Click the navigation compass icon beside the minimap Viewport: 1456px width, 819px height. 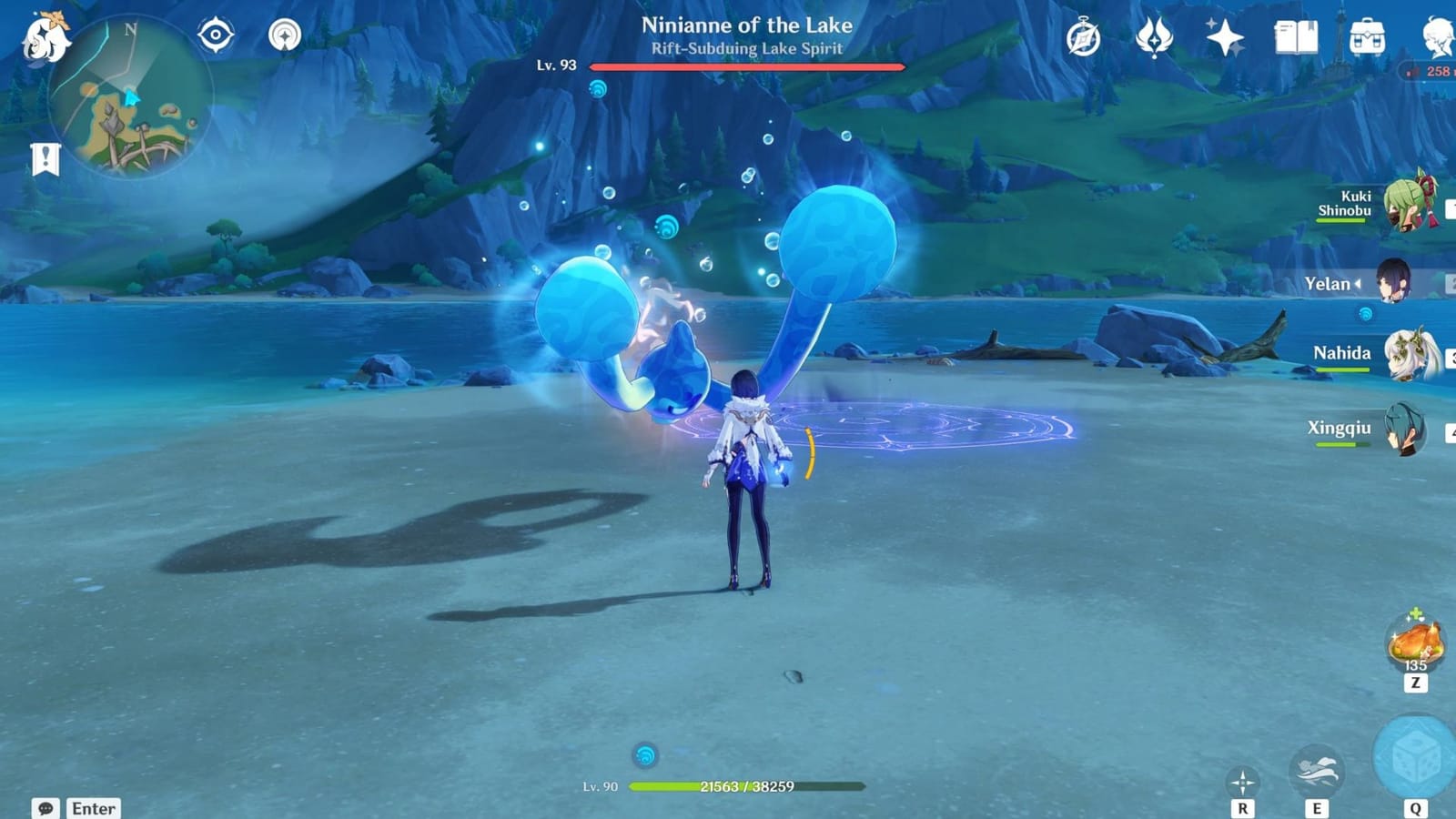pos(286,35)
